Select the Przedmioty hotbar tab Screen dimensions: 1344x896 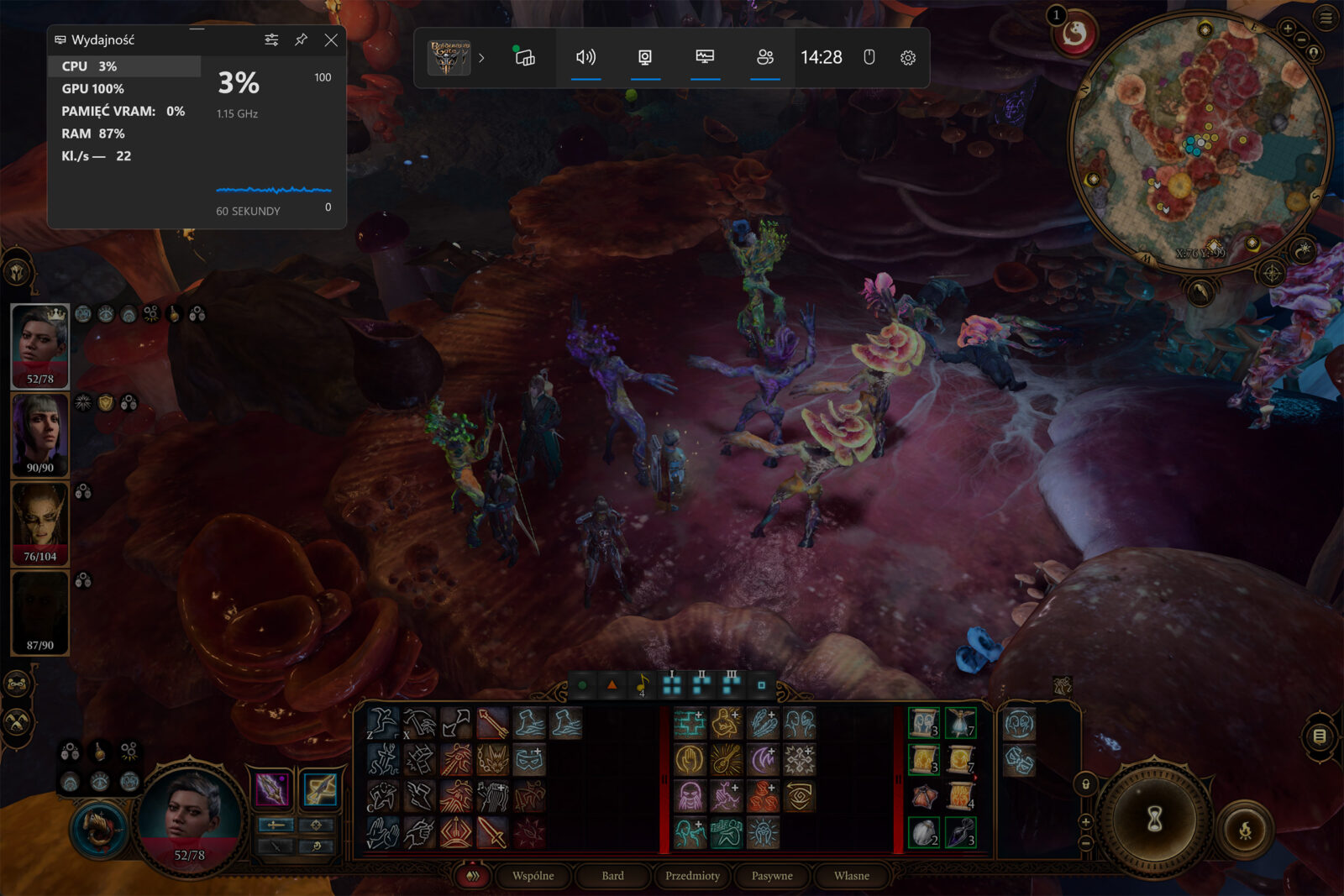tap(692, 876)
